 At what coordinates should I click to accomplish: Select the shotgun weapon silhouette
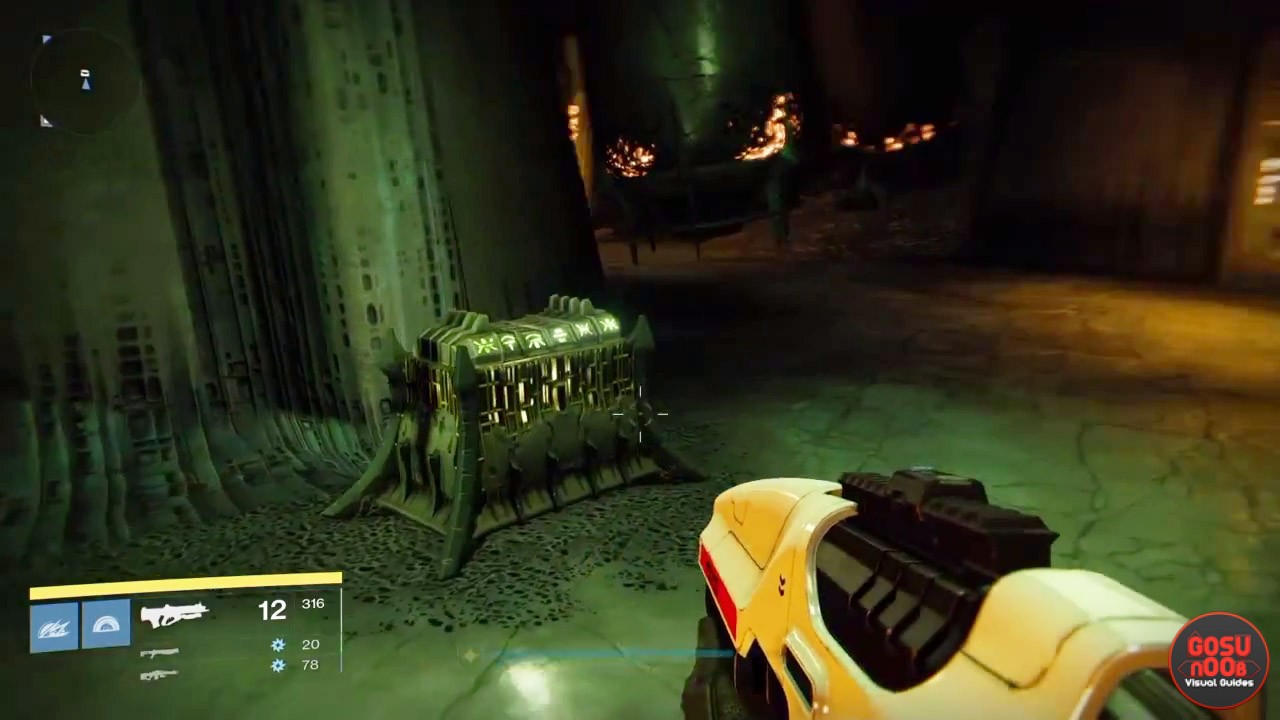click(x=160, y=655)
